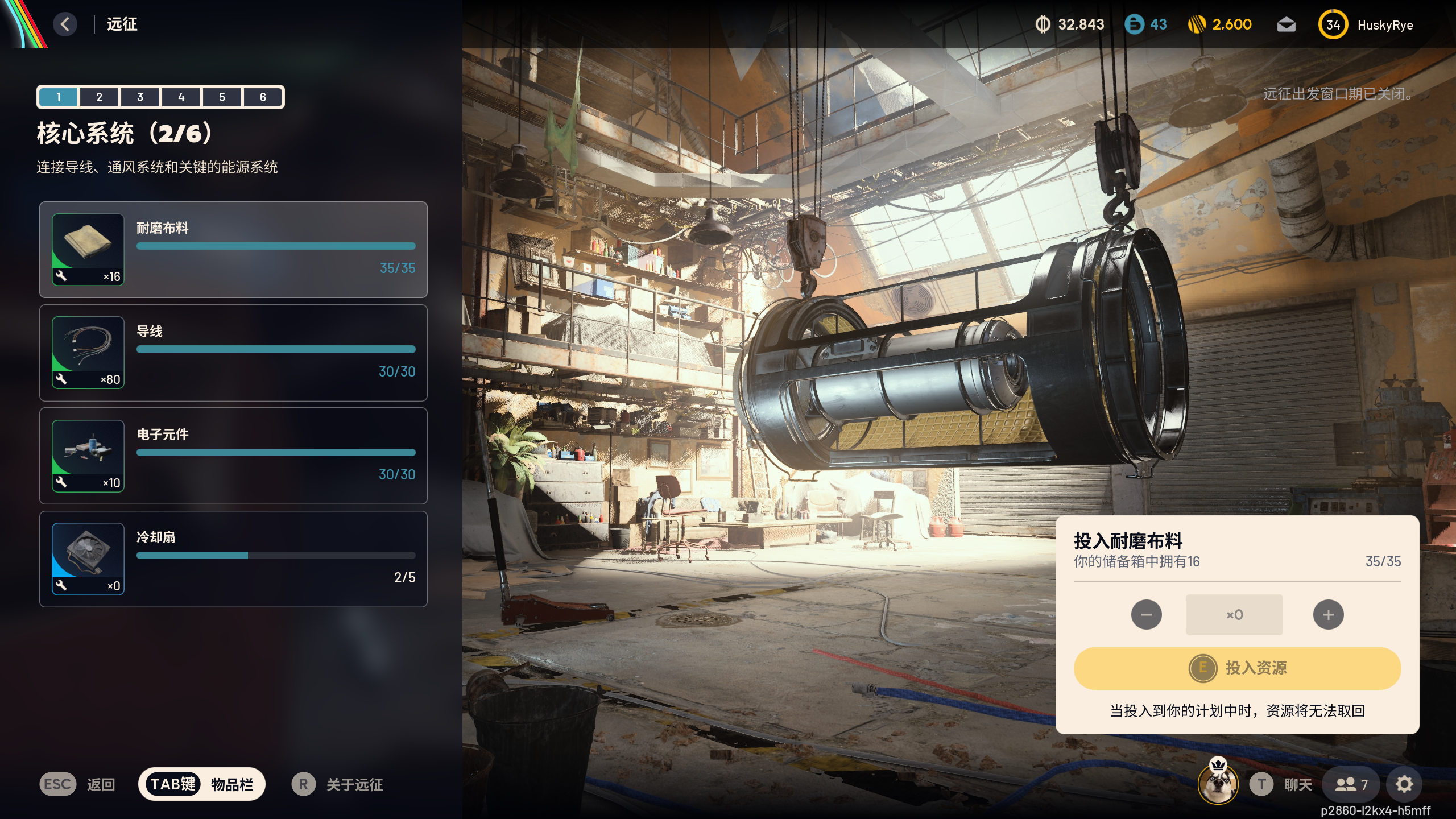The height and width of the screenshot is (819, 1456).
Task: Choose the 电子元件 resource row
Action: click(233, 456)
